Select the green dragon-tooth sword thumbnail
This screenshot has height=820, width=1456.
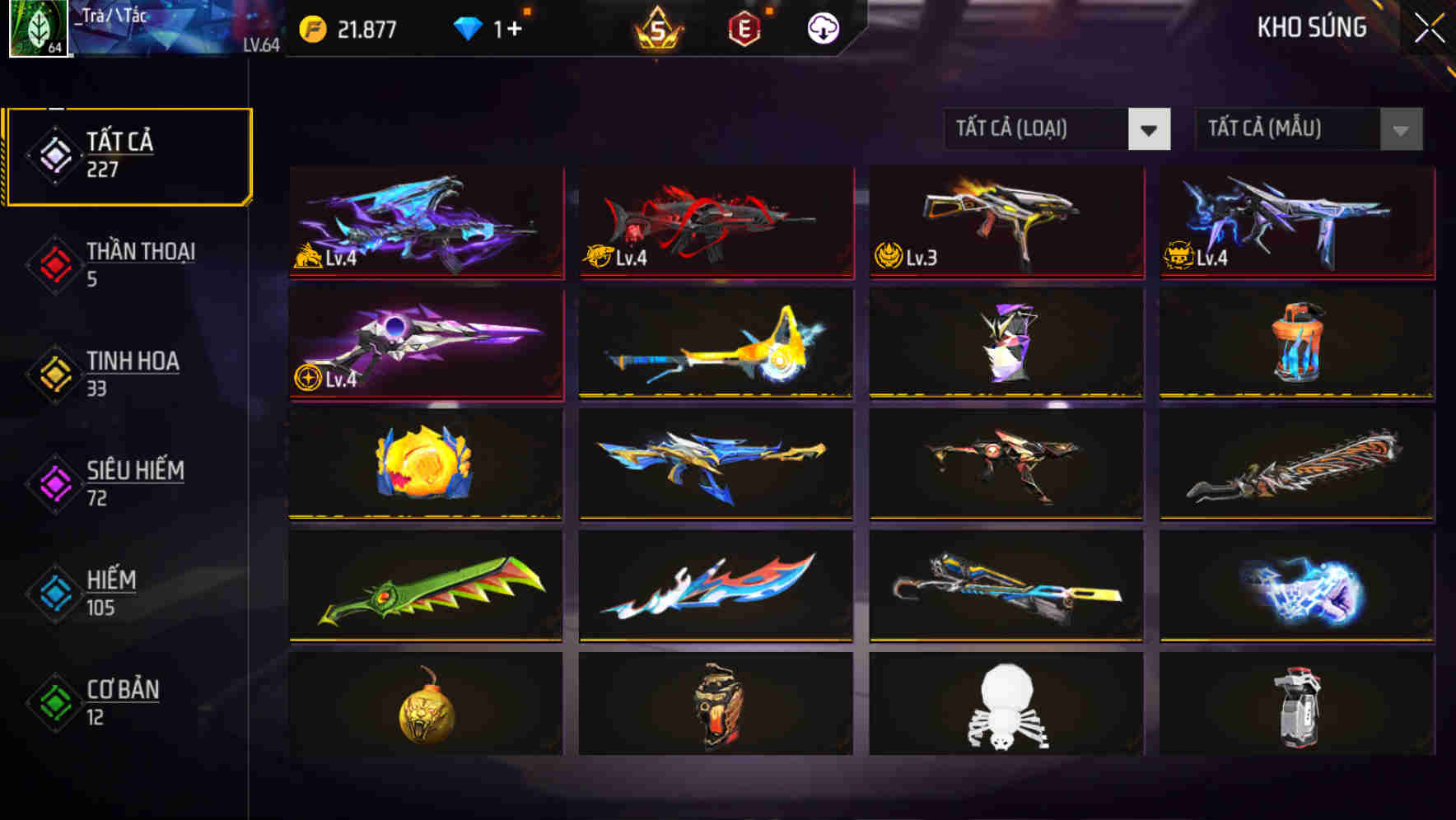427,586
